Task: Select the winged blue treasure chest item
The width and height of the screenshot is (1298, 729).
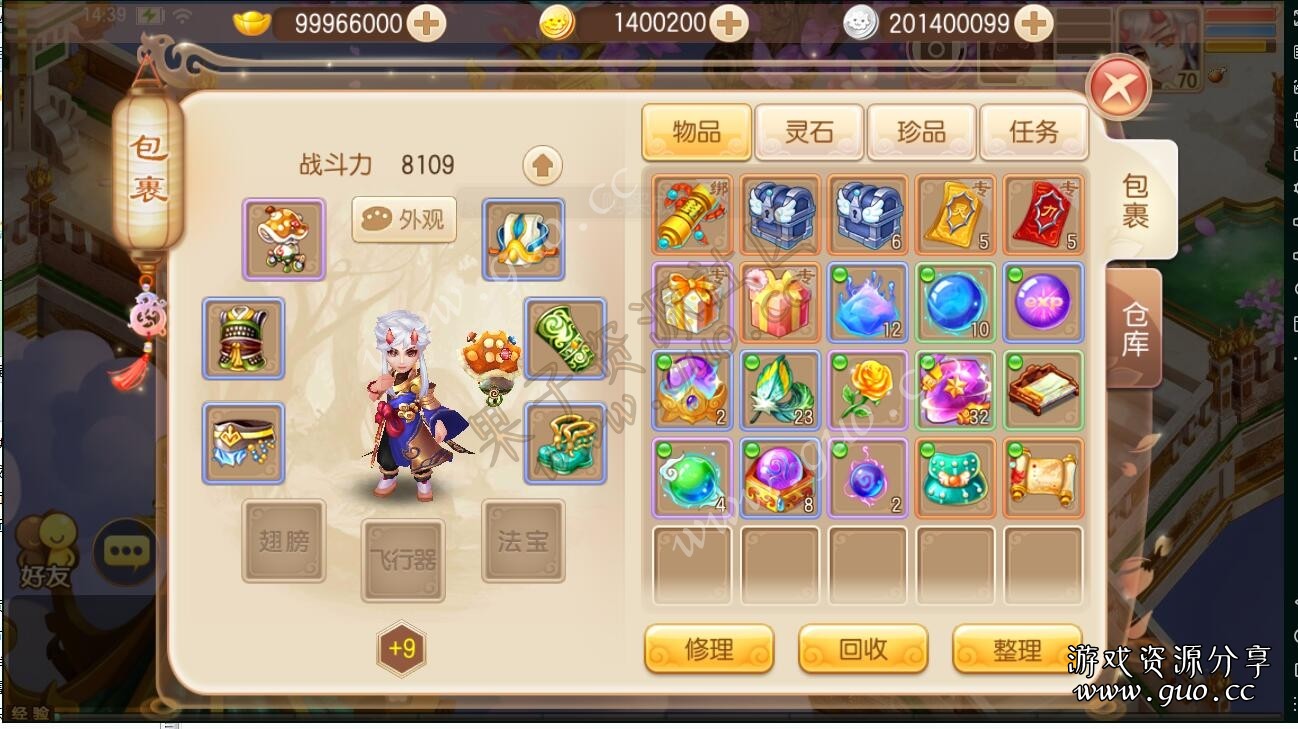Action: click(x=780, y=215)
